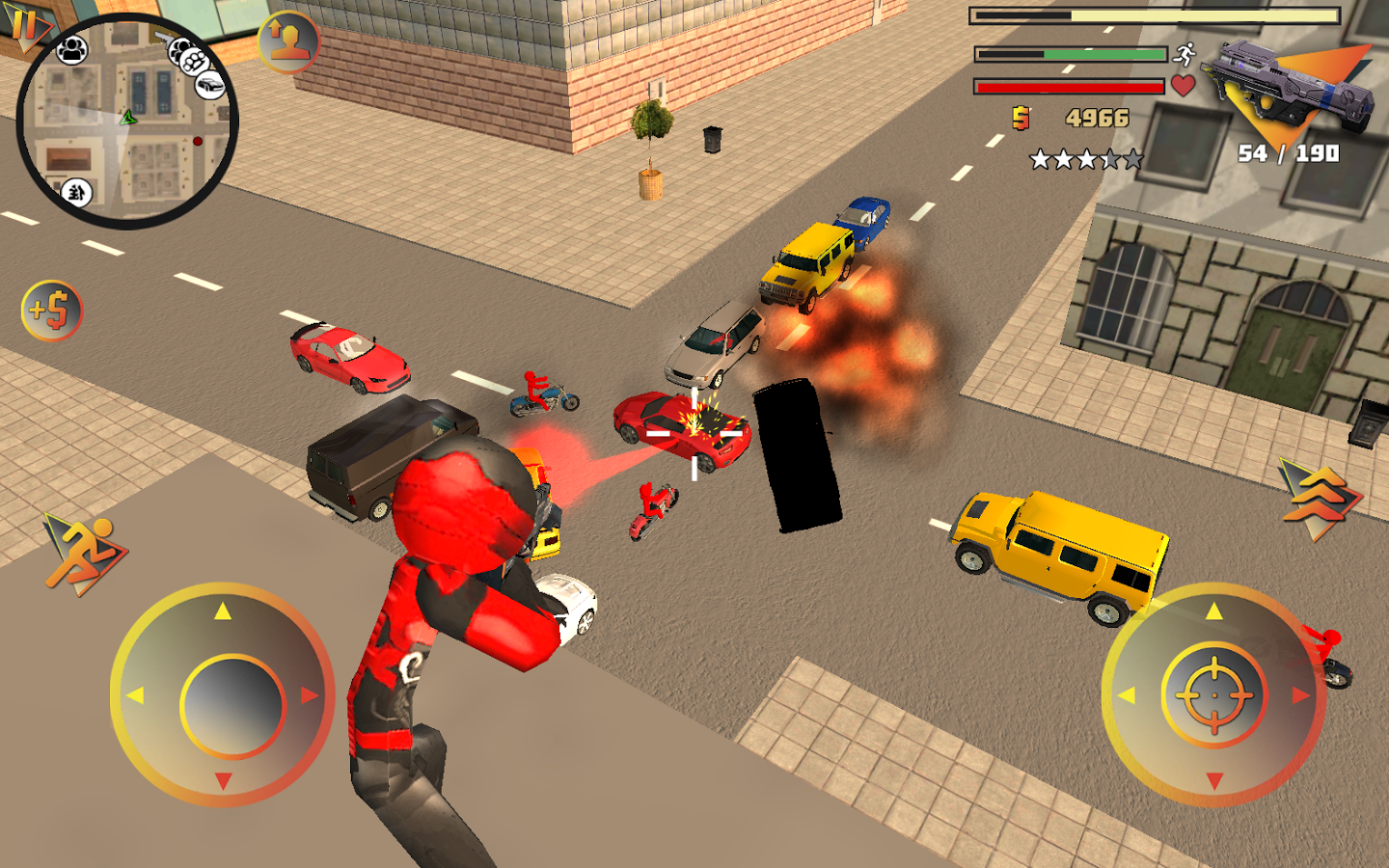Select the fist fight icon on the minimap
1389x868 pixels.
pos(193,62)
